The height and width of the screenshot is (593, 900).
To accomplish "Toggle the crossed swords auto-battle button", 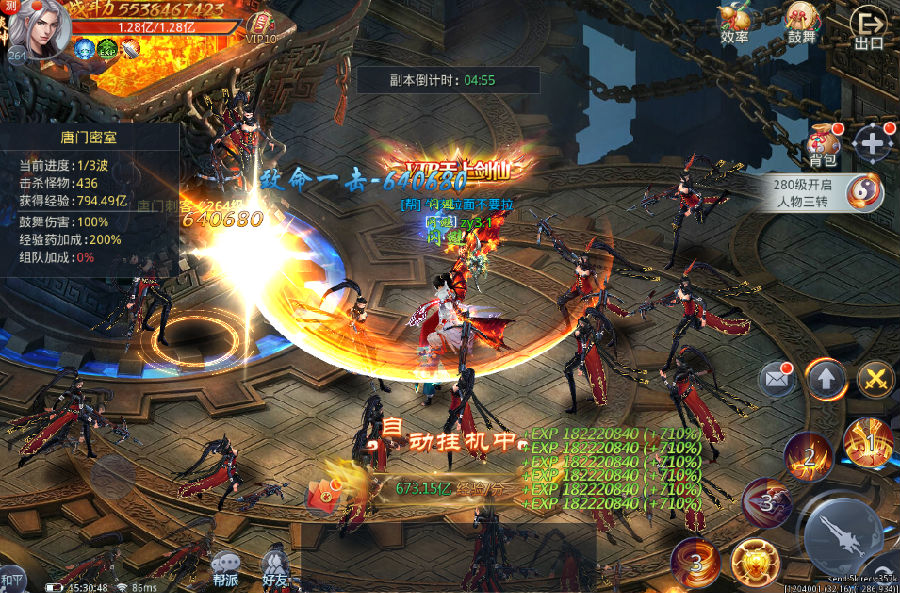I will [x=876, y=378].
